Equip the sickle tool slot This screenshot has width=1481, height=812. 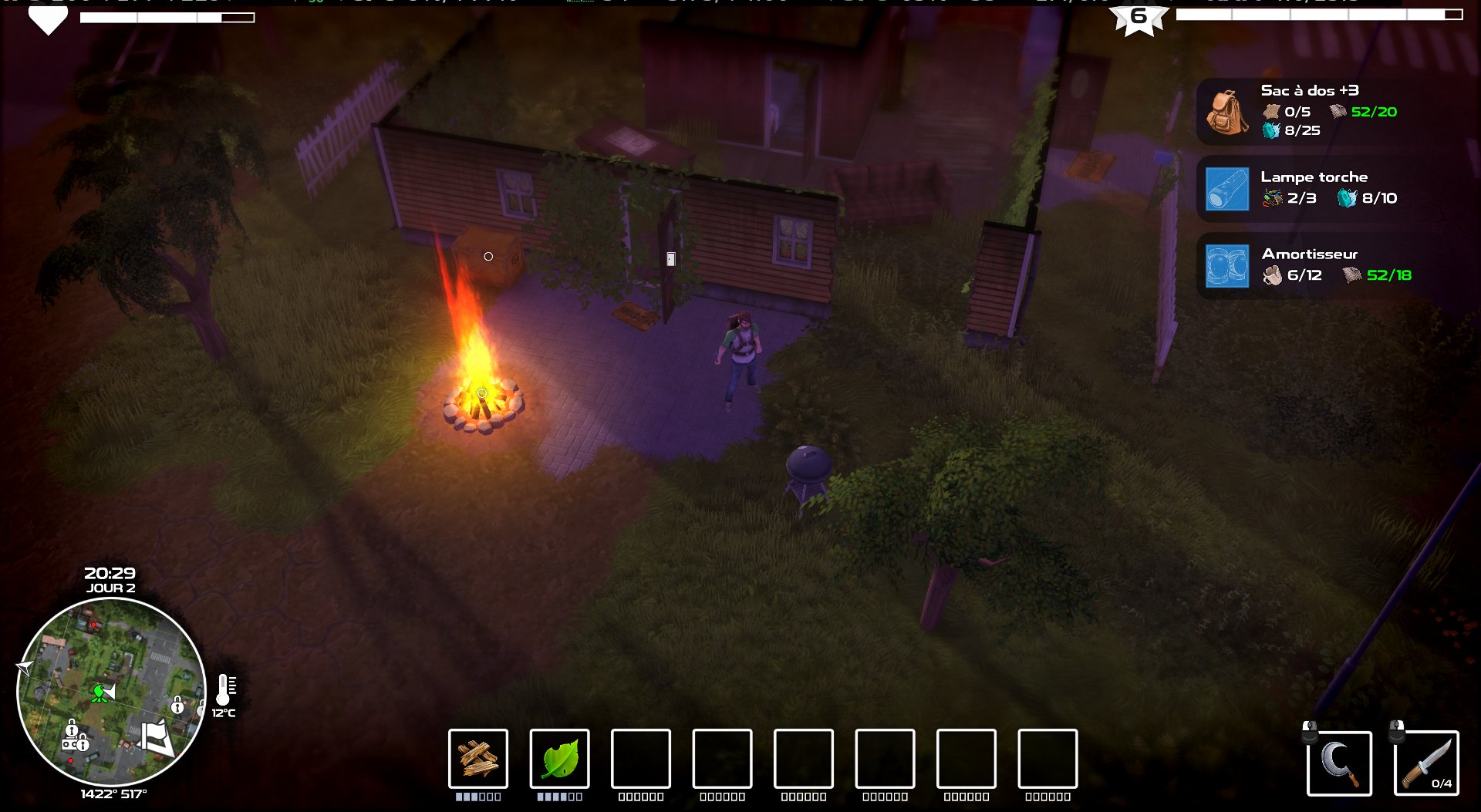pyautogui.click(x=1339, y=763)
